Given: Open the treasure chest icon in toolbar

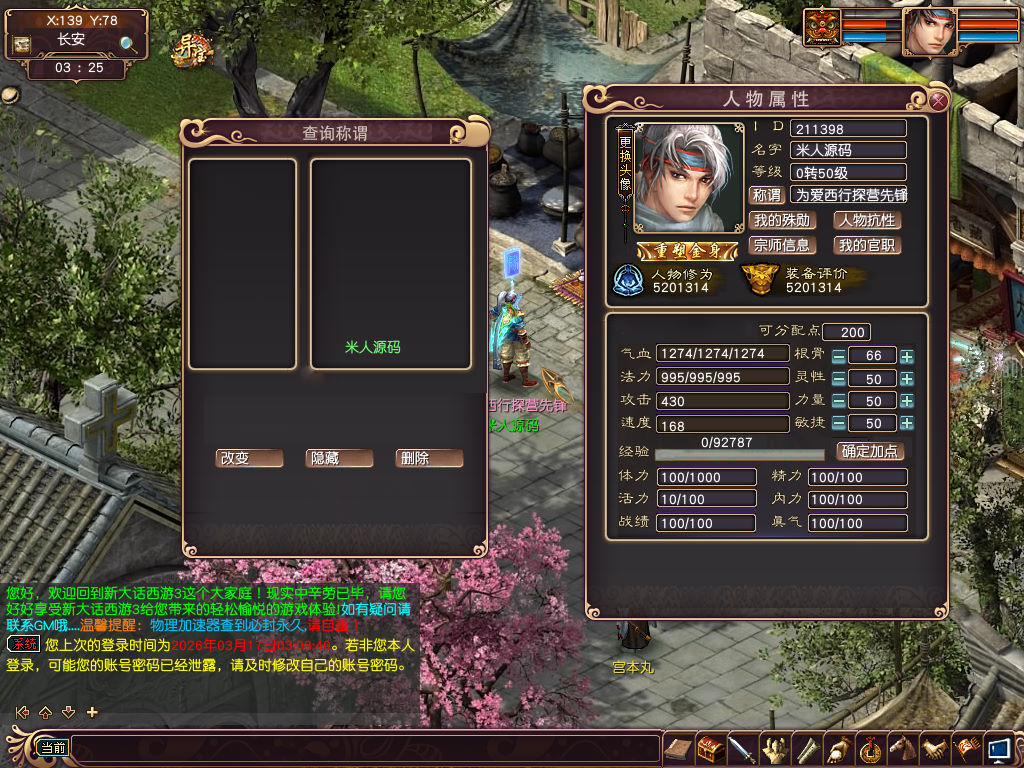Looking at the screenshot, I should pos(711,748).
